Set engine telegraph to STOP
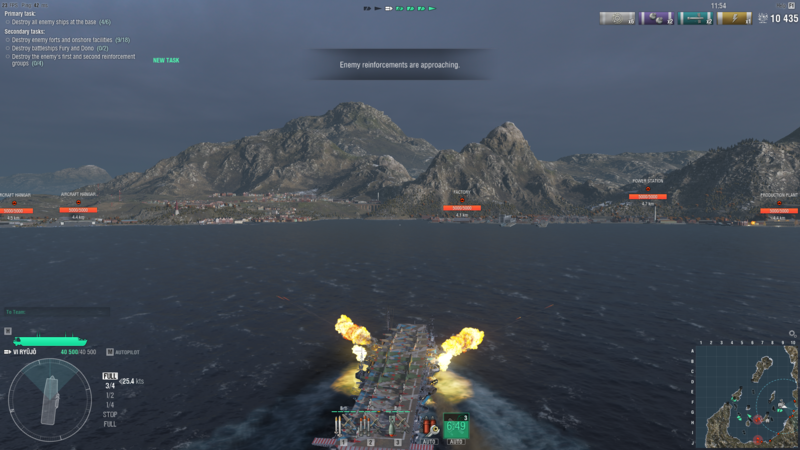This screenshot has height=450, width=800. point(110,413)
